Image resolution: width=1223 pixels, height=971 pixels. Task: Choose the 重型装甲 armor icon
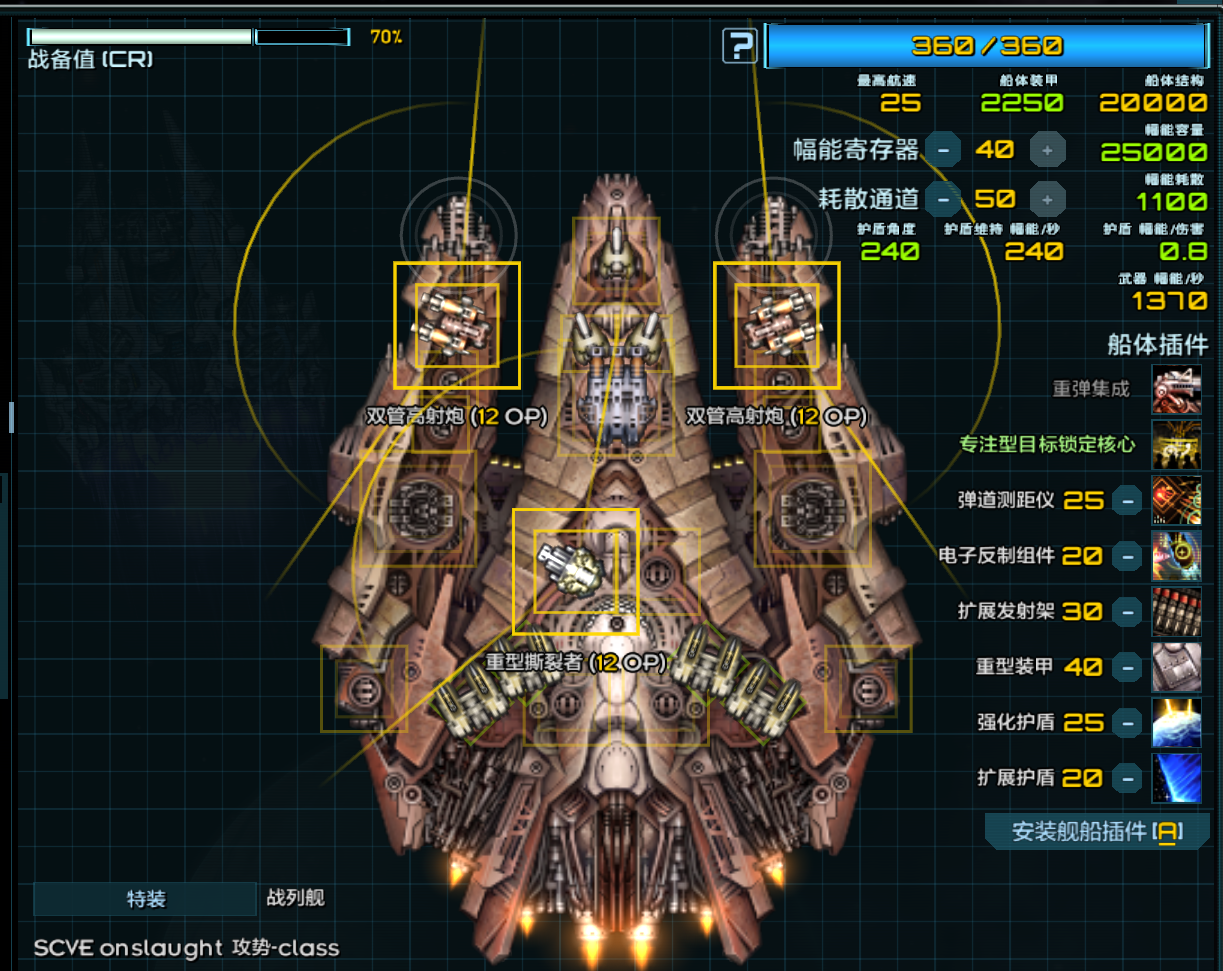(1176, 667)
